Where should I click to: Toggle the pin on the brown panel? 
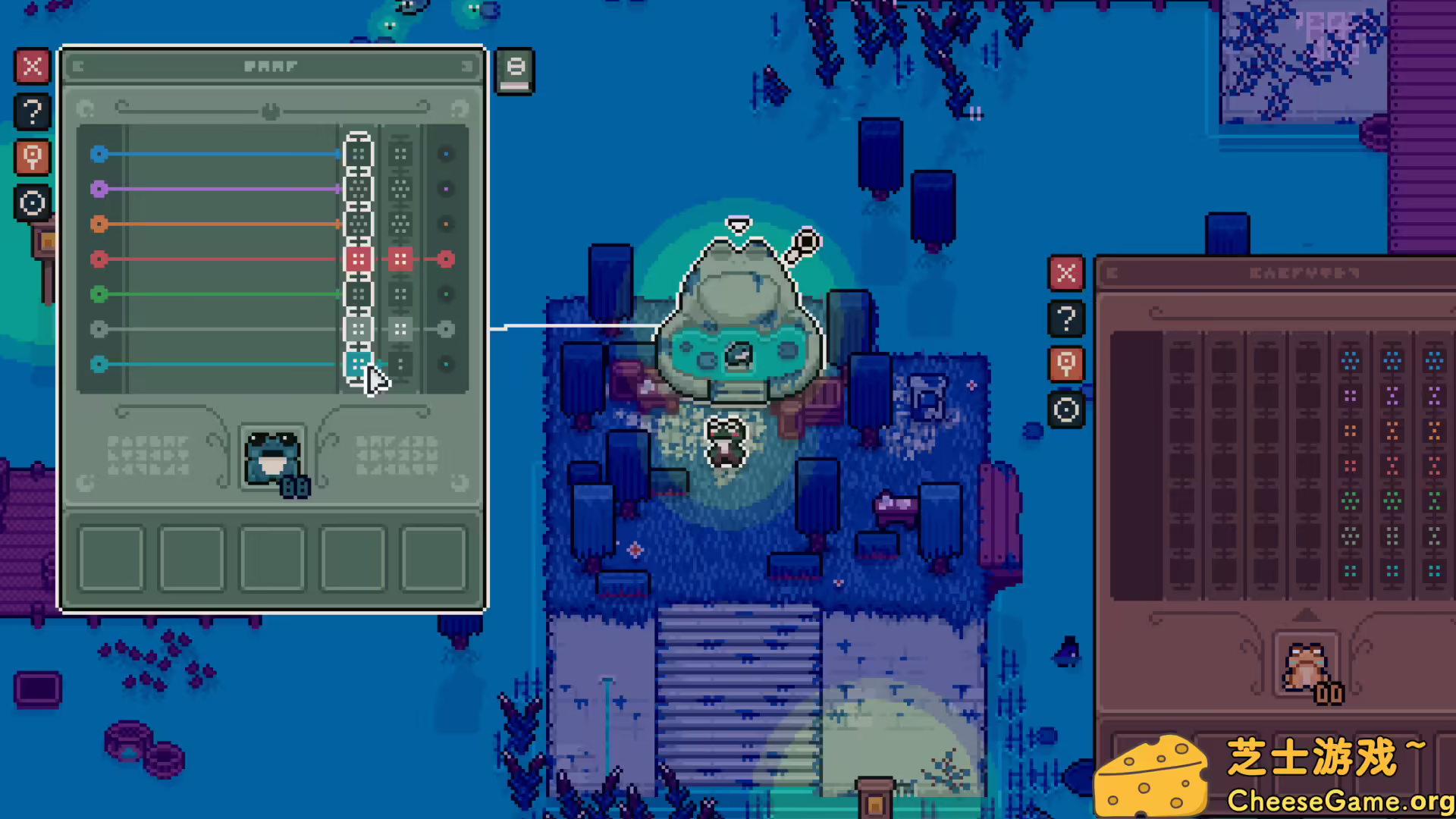click(1066, 364)
